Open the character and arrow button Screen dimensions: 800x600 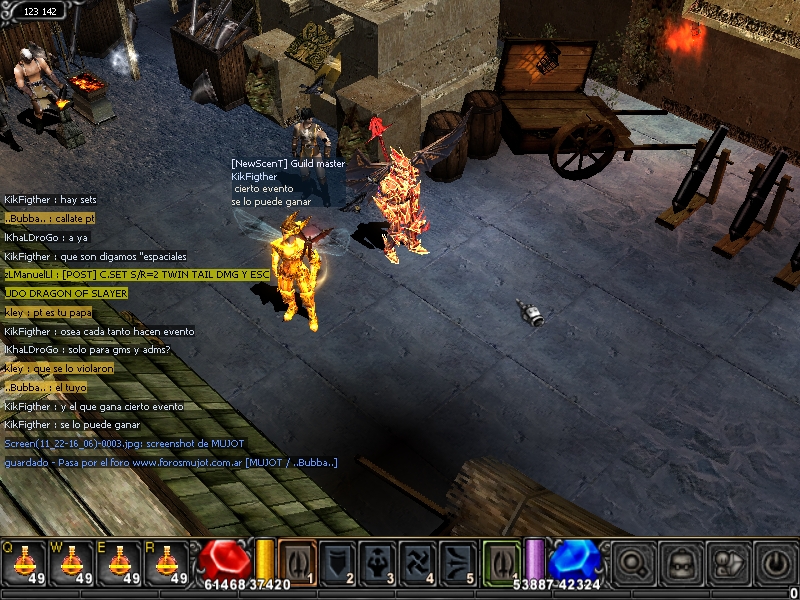click(x=726, y=562)
